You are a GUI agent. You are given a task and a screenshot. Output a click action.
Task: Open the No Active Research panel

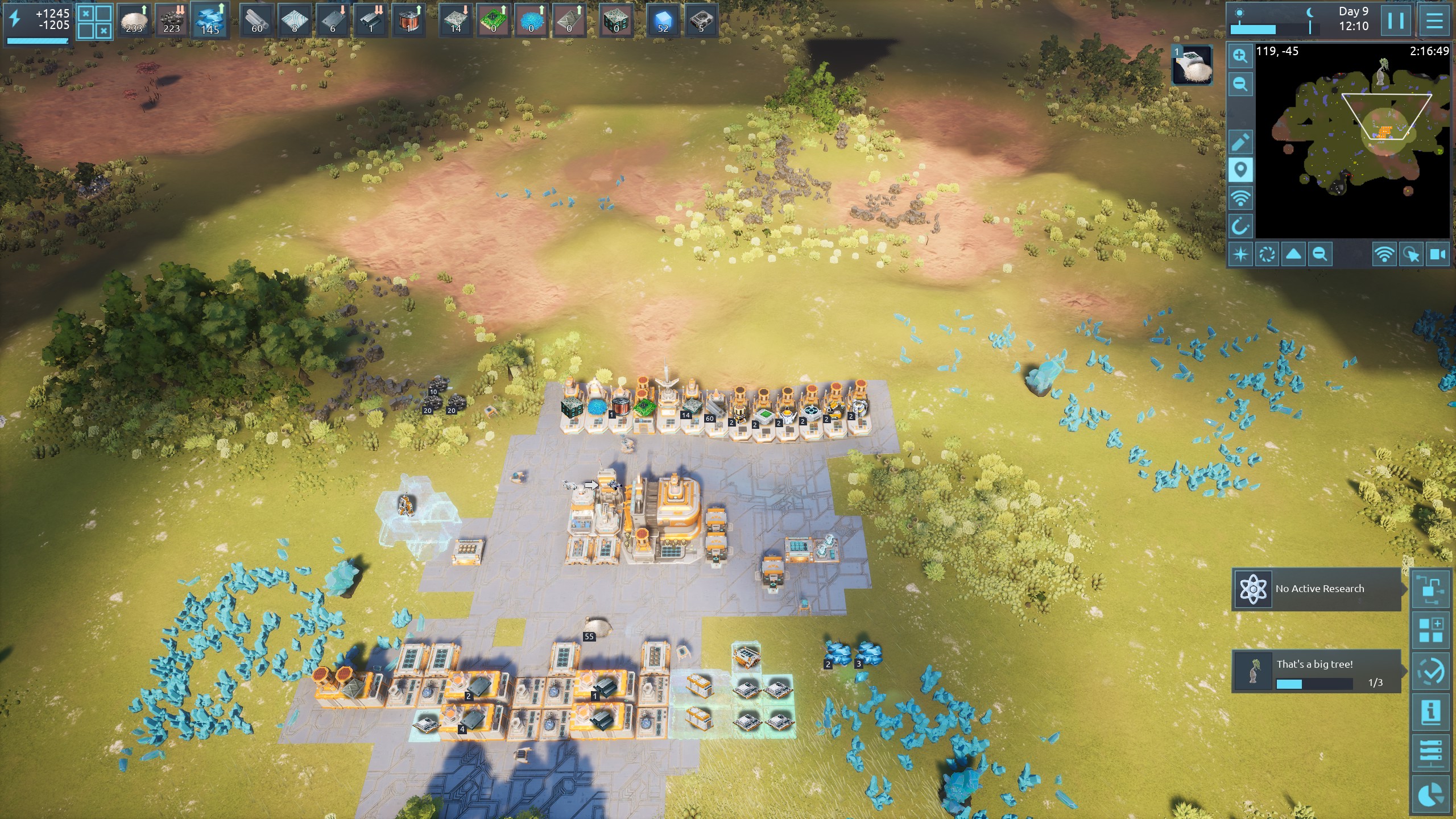1318,589
